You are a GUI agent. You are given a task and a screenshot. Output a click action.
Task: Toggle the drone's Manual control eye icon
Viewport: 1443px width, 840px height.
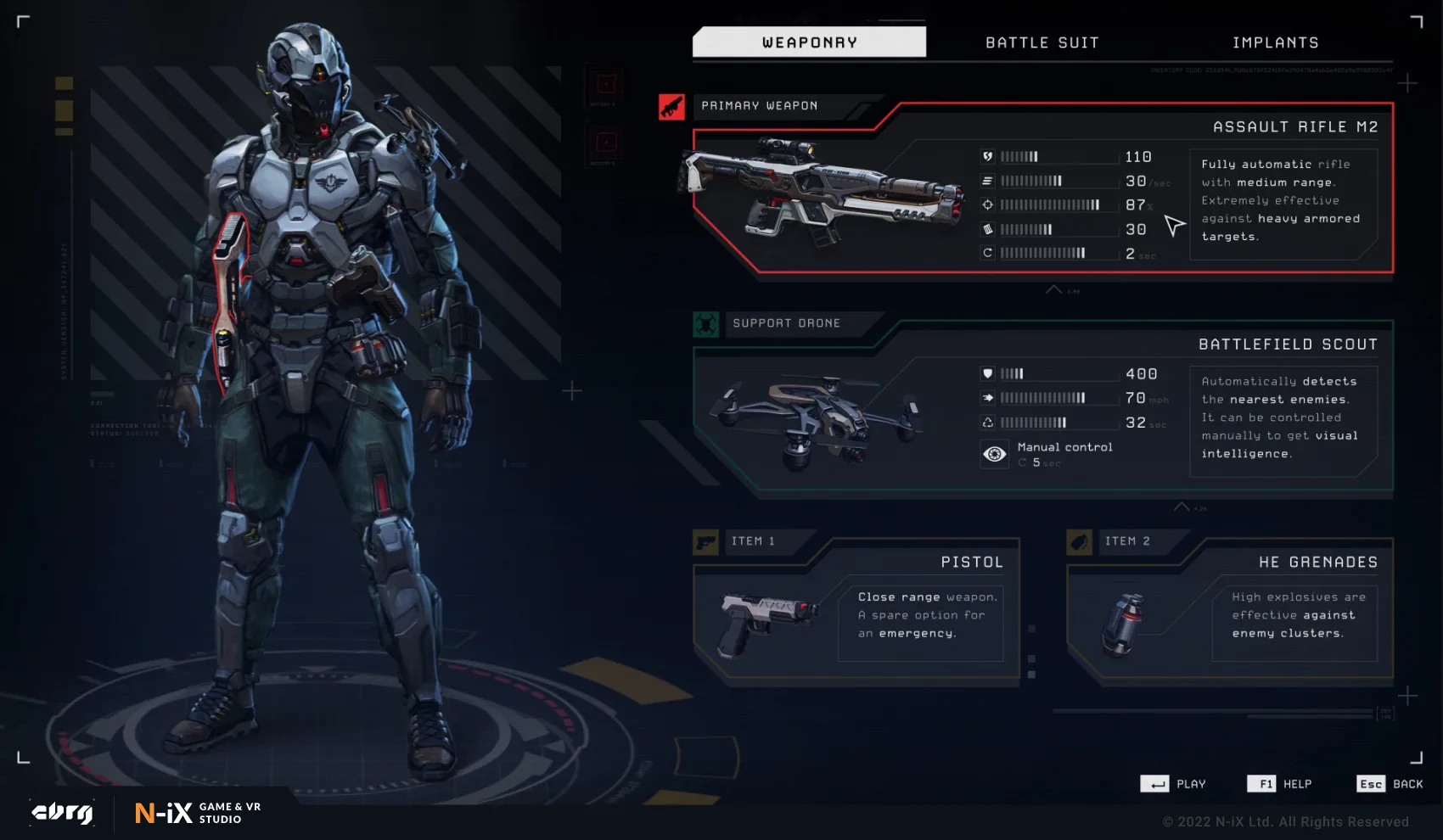[994, 455]
